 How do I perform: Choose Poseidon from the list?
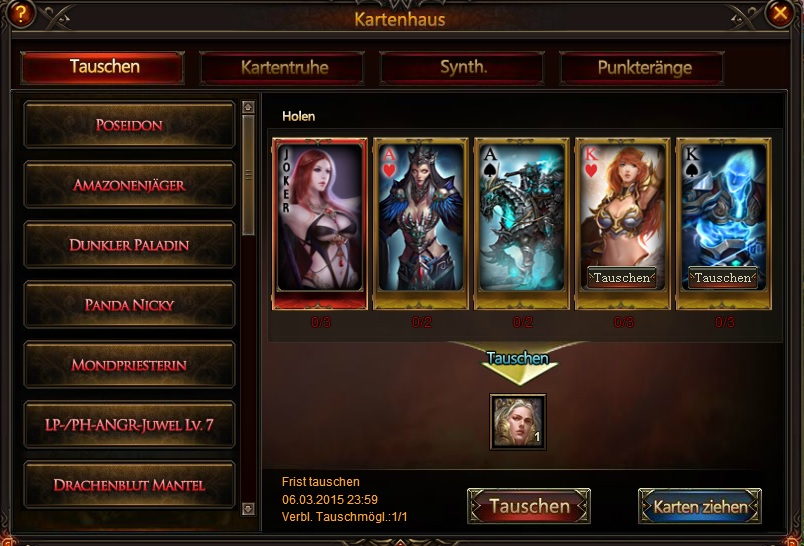pyautogui.click(x=129, y=125)
